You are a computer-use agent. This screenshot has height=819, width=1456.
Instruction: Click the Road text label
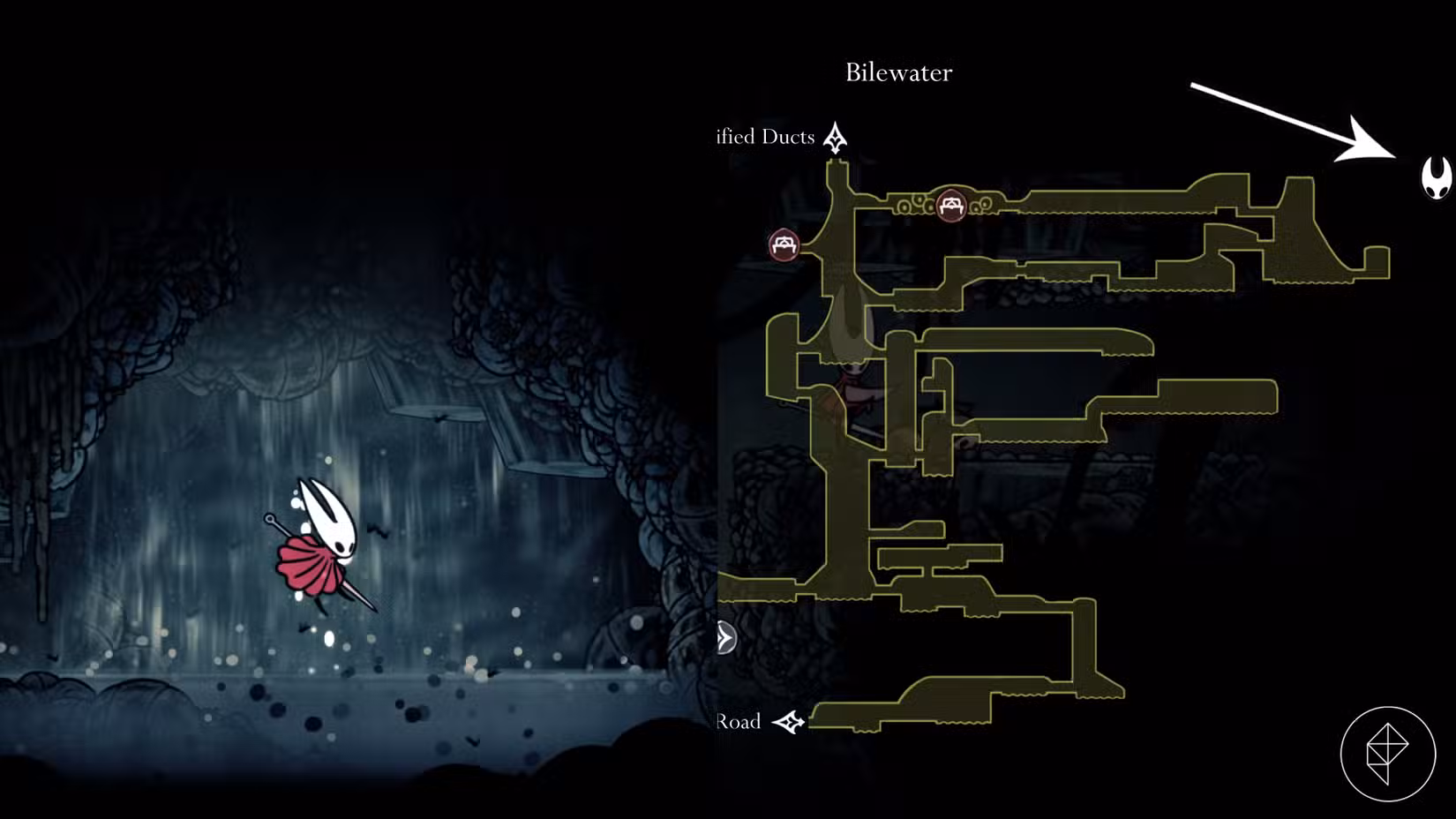click(x=738, y=721)
